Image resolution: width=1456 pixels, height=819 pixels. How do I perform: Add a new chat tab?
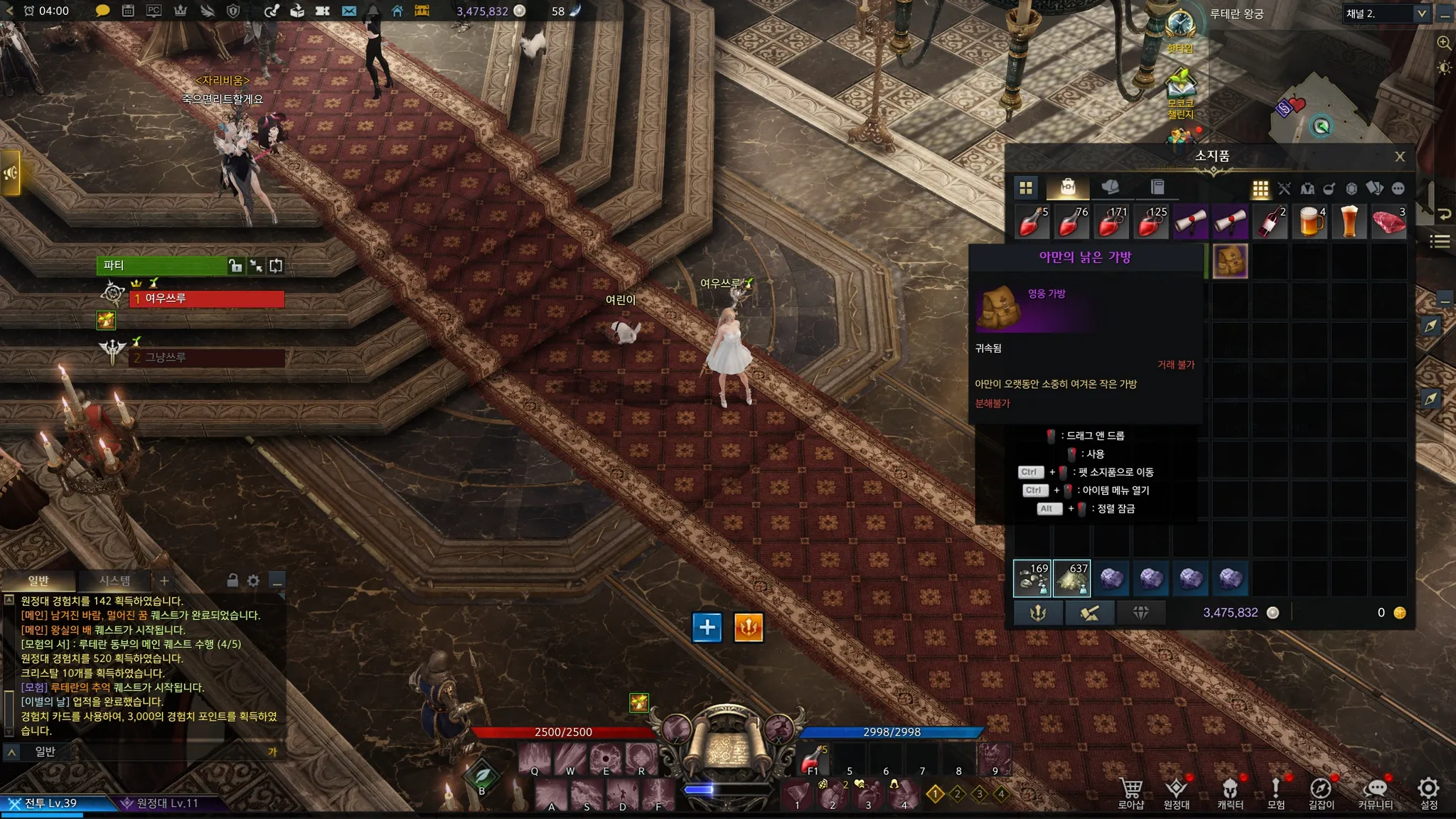[164, 581]
